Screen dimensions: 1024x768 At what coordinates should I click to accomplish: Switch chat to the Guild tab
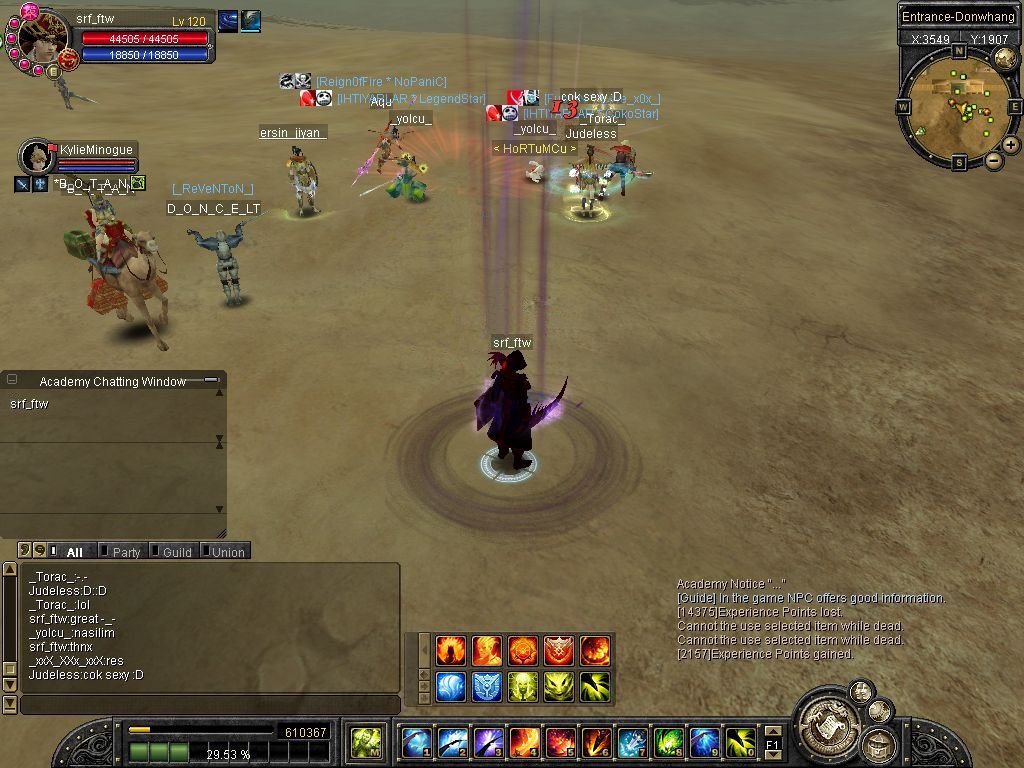(x=175, y=551)
